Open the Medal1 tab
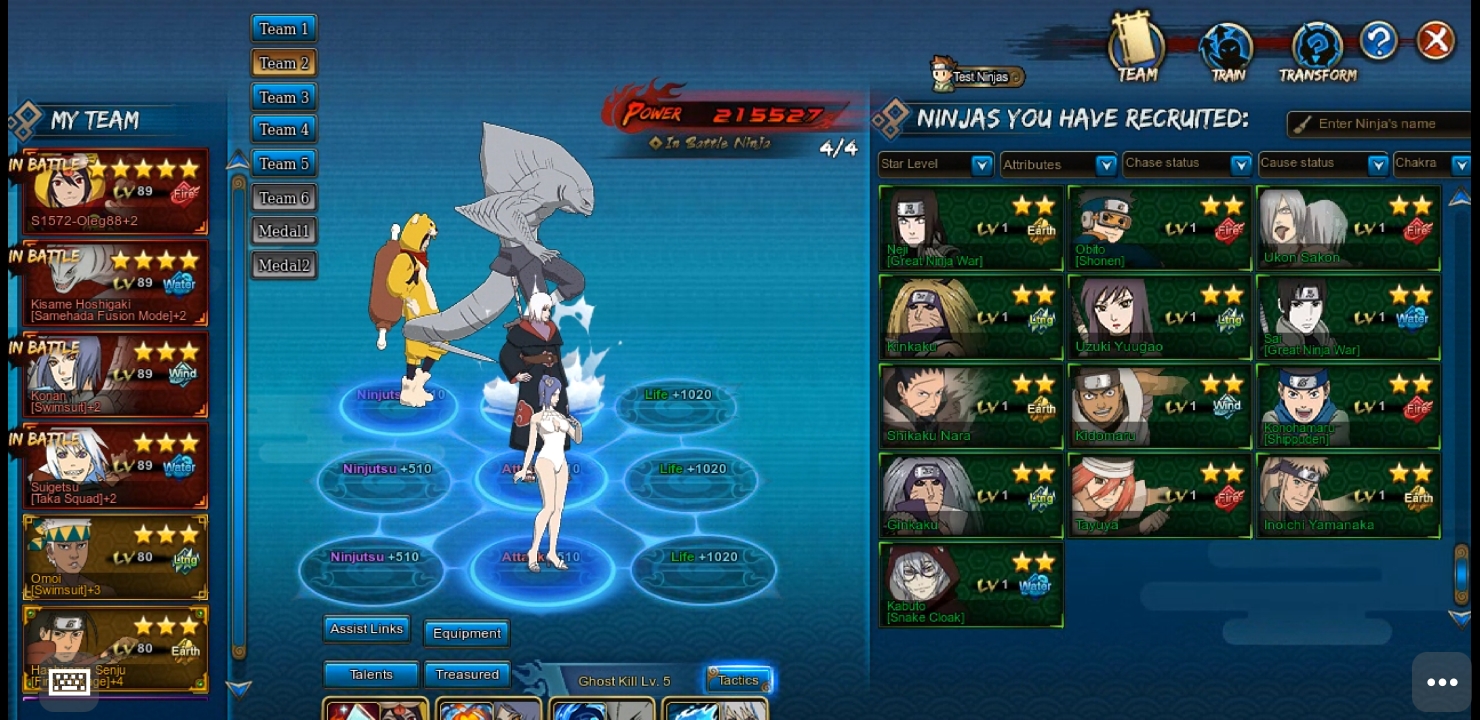Image resolution: width=1480 pixels, height=720 pixels. tap(284, 231)
